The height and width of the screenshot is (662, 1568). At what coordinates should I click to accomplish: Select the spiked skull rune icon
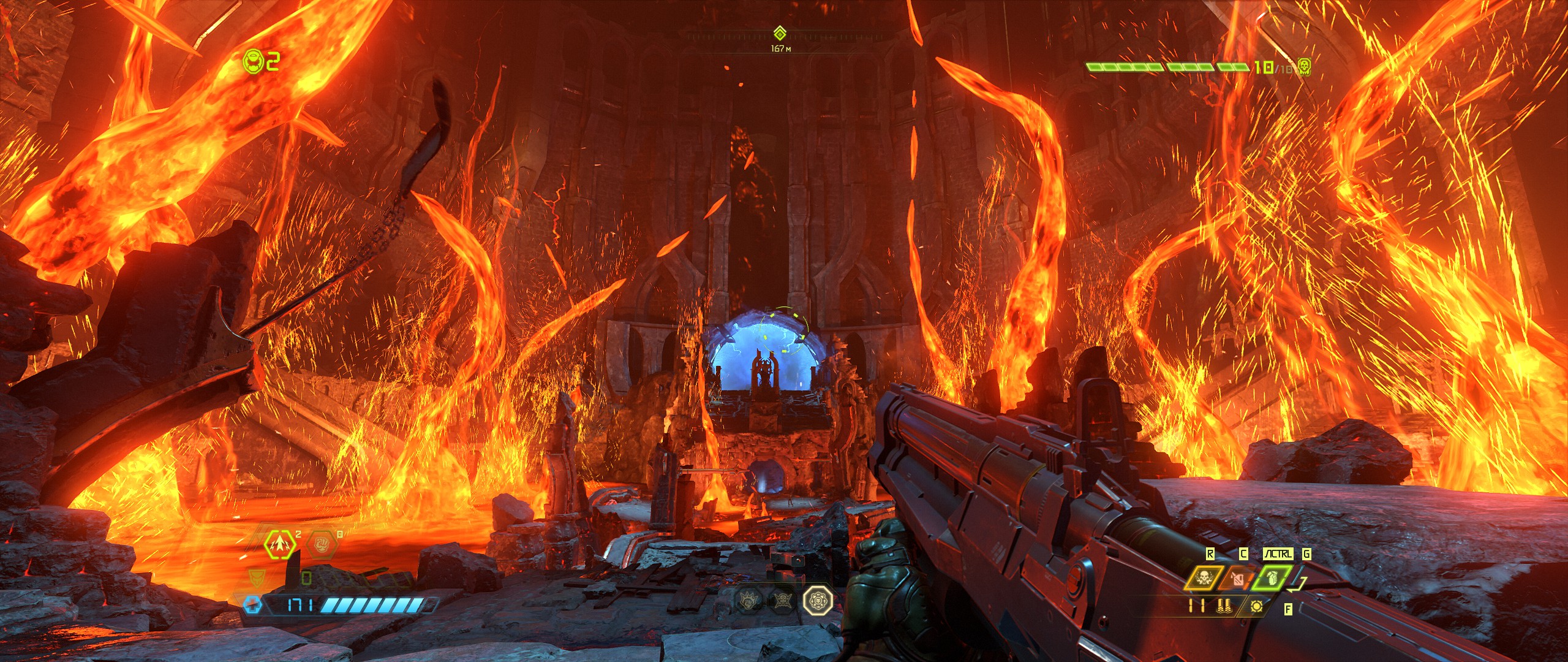pos(782,599)
